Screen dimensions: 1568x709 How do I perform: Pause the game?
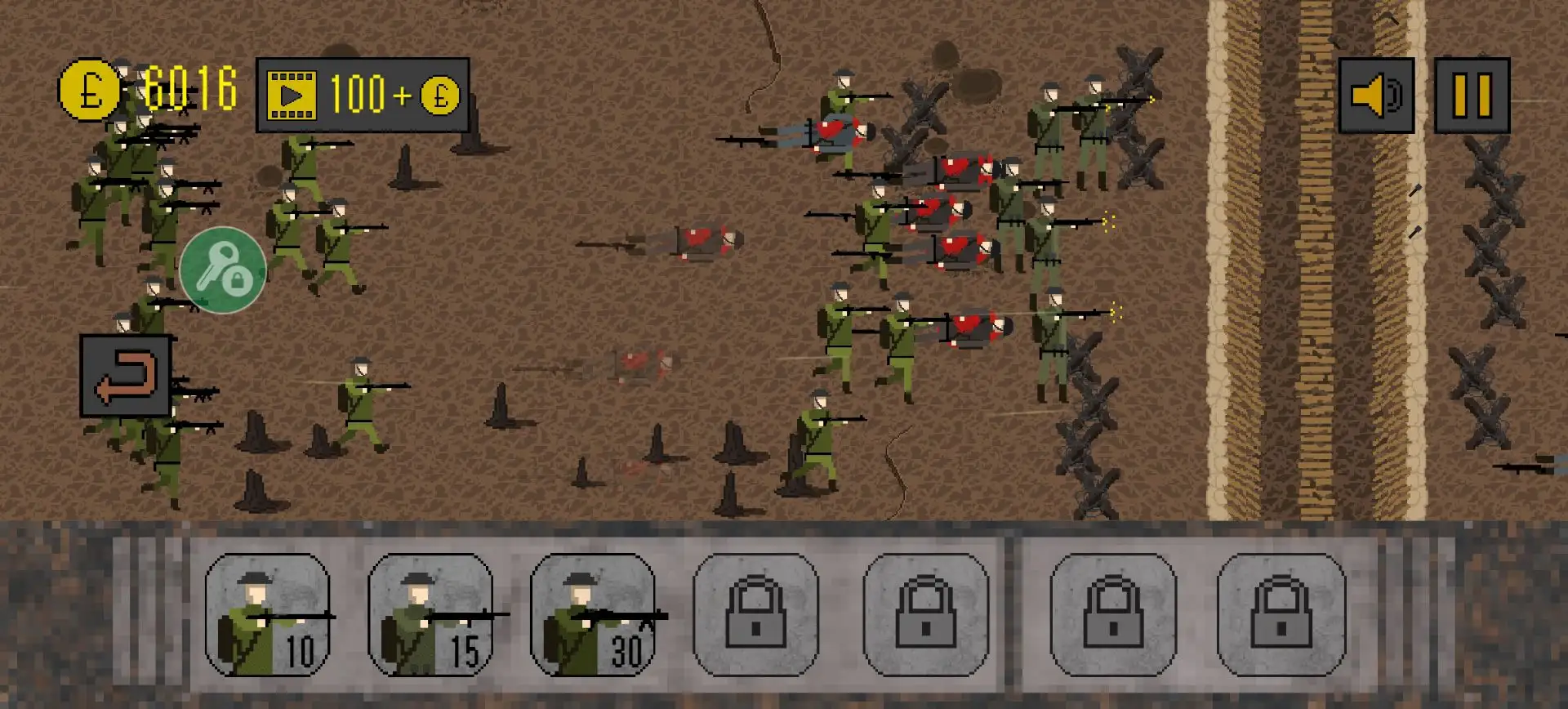1472,95
